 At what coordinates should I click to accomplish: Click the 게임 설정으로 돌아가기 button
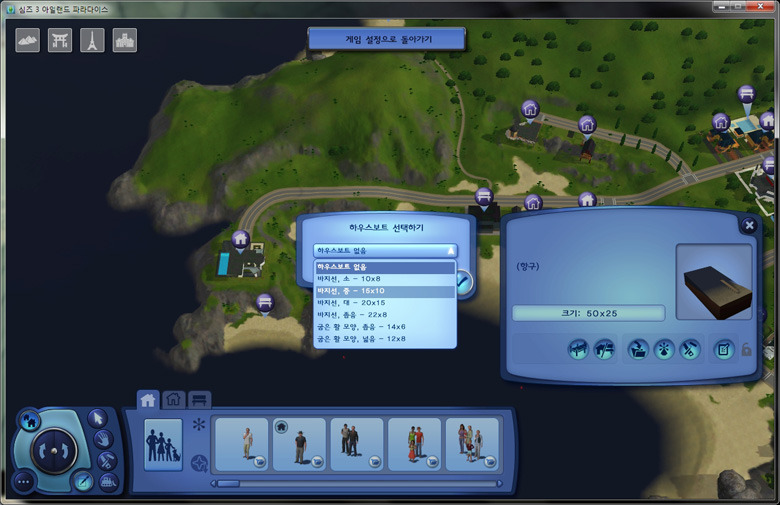coord(386,39)
